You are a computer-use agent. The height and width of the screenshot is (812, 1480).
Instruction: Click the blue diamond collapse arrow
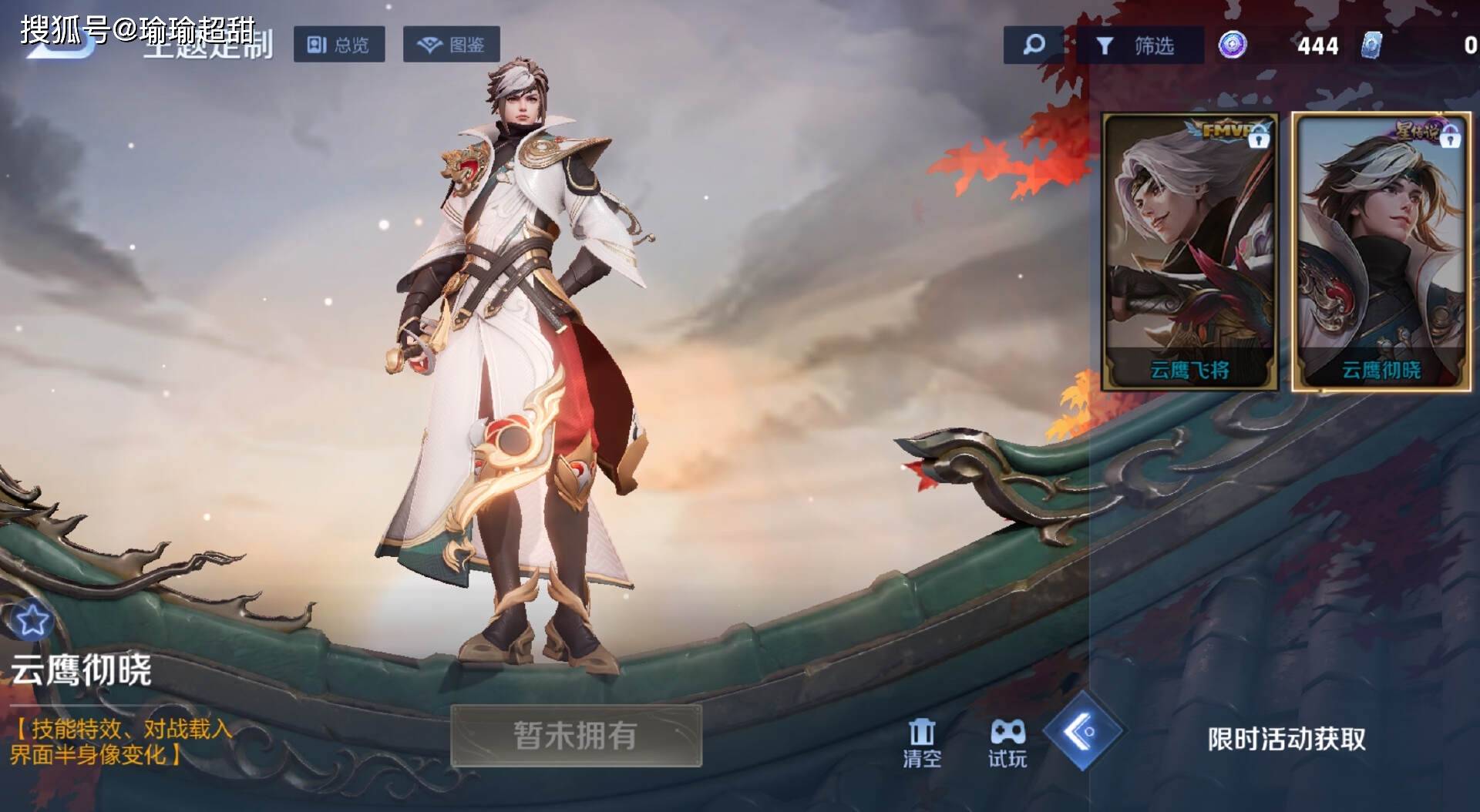pos(1083,730)
